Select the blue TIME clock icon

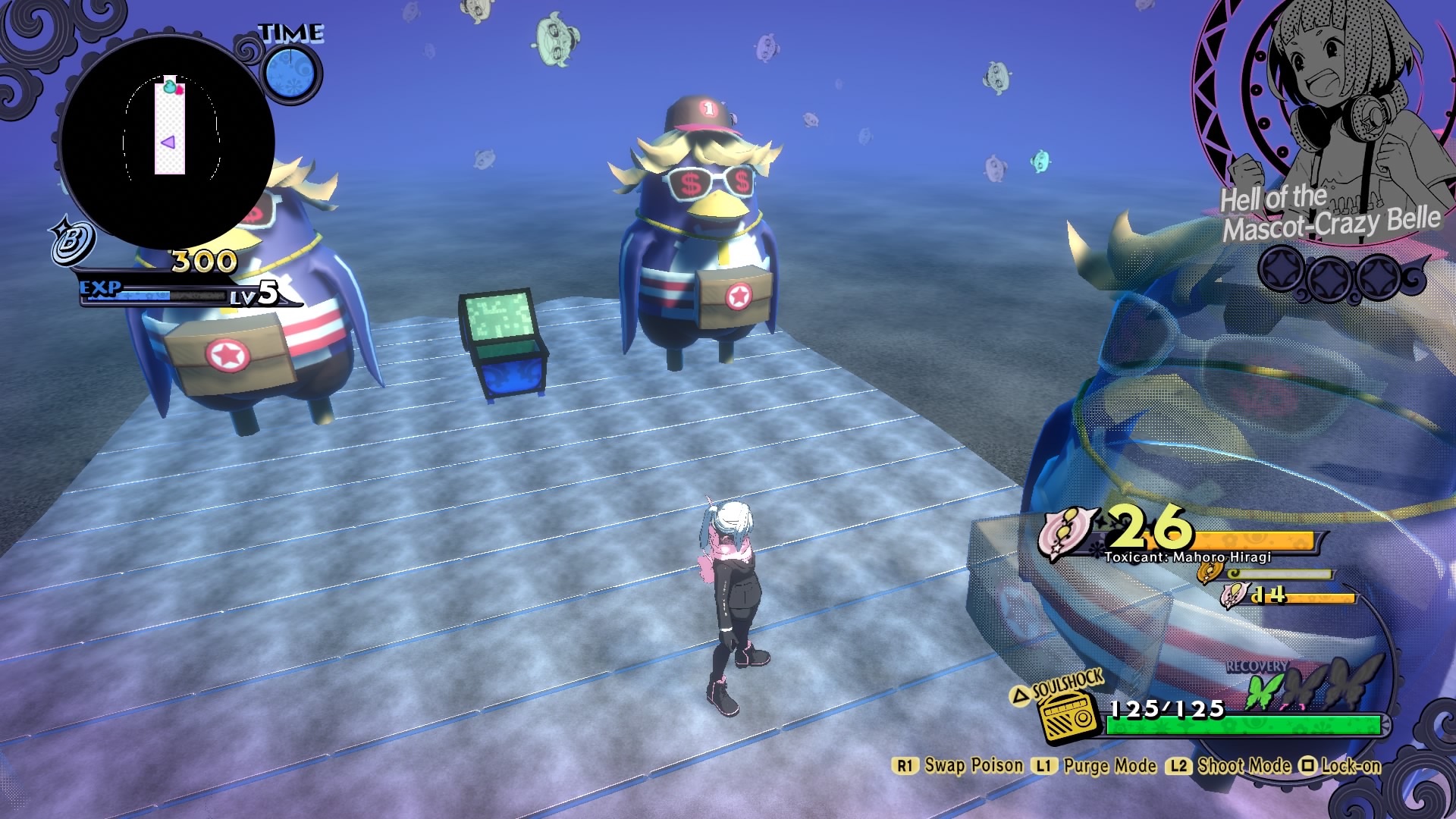coord(292,74)
